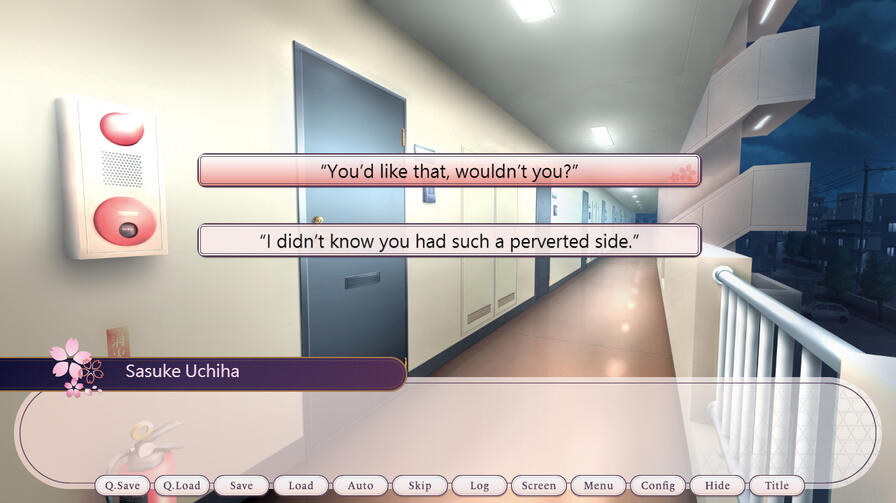This screenshot has width=896, height=503.
Task: Activate Skip mode
Action: [420, 486]
